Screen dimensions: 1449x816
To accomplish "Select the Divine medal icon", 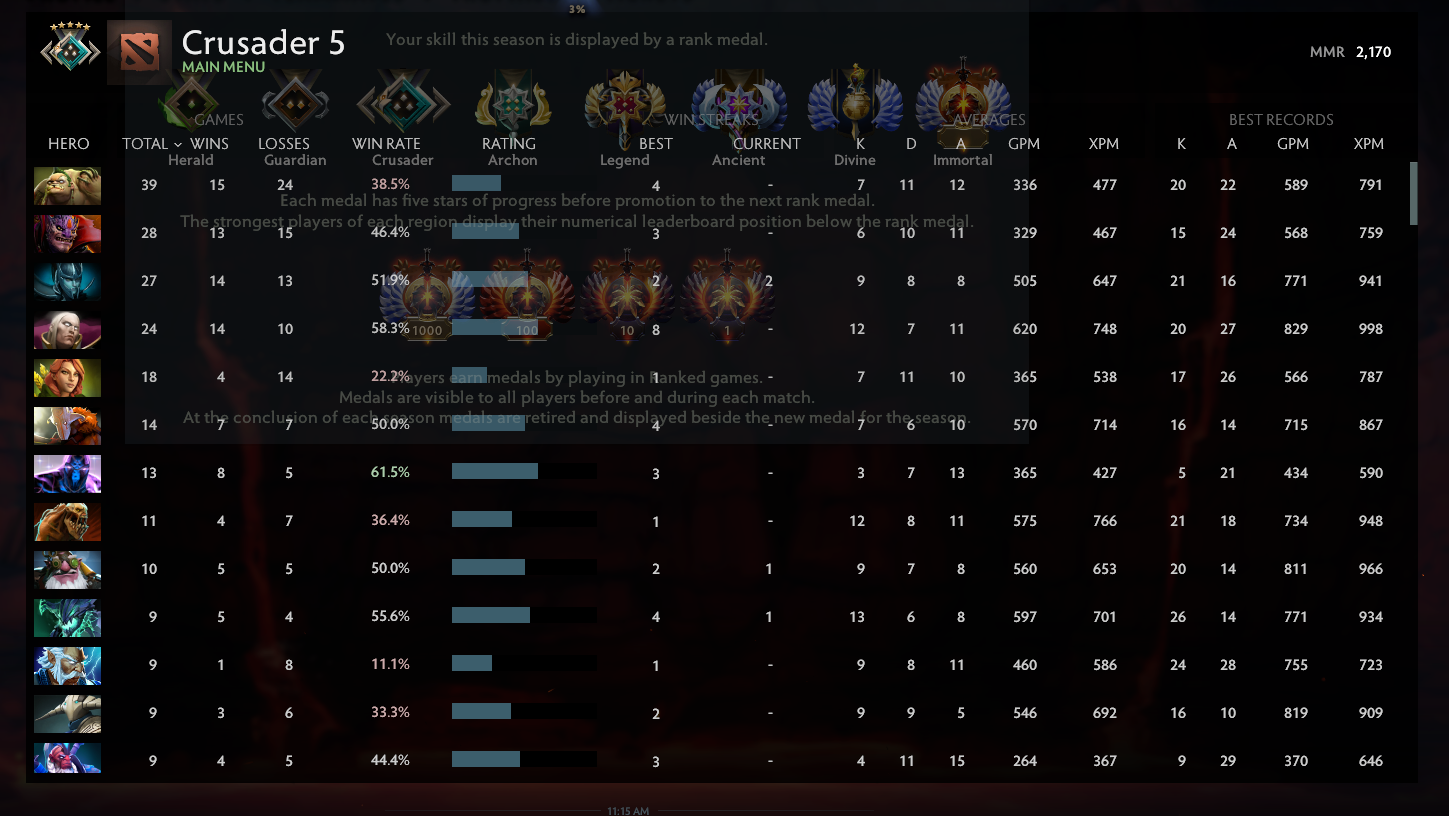I will [854, 100].
